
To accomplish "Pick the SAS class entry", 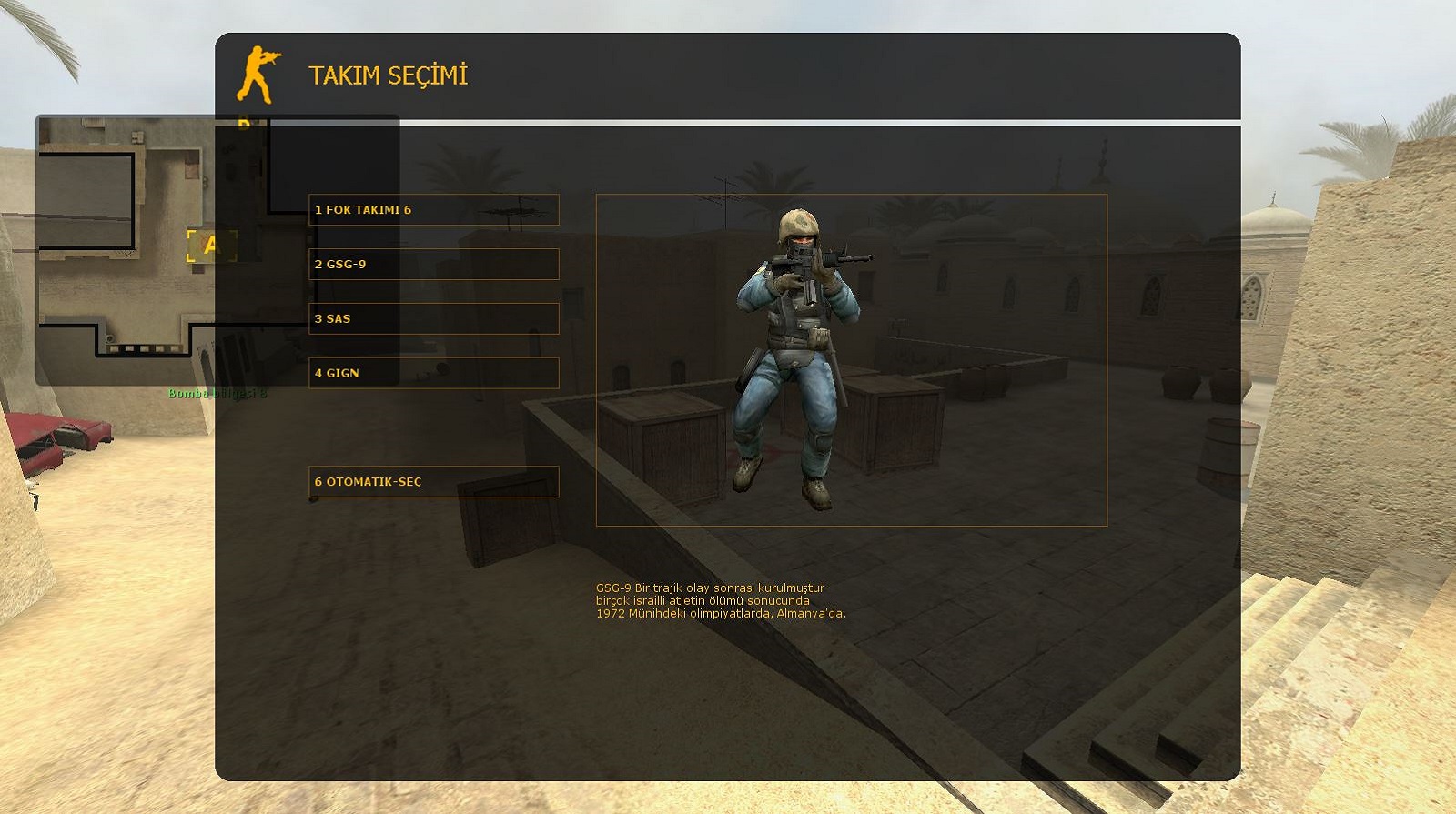I will 433,319.
